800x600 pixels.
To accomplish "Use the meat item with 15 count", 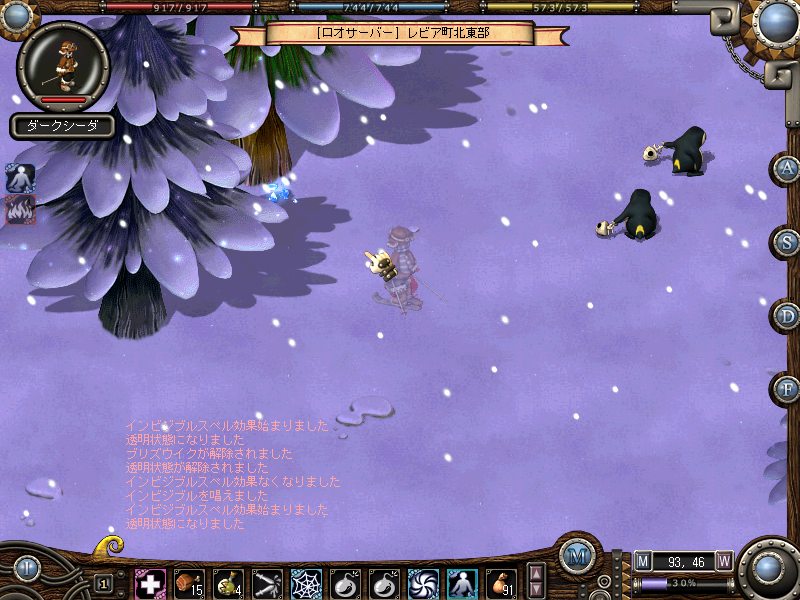I will point(189,583).
